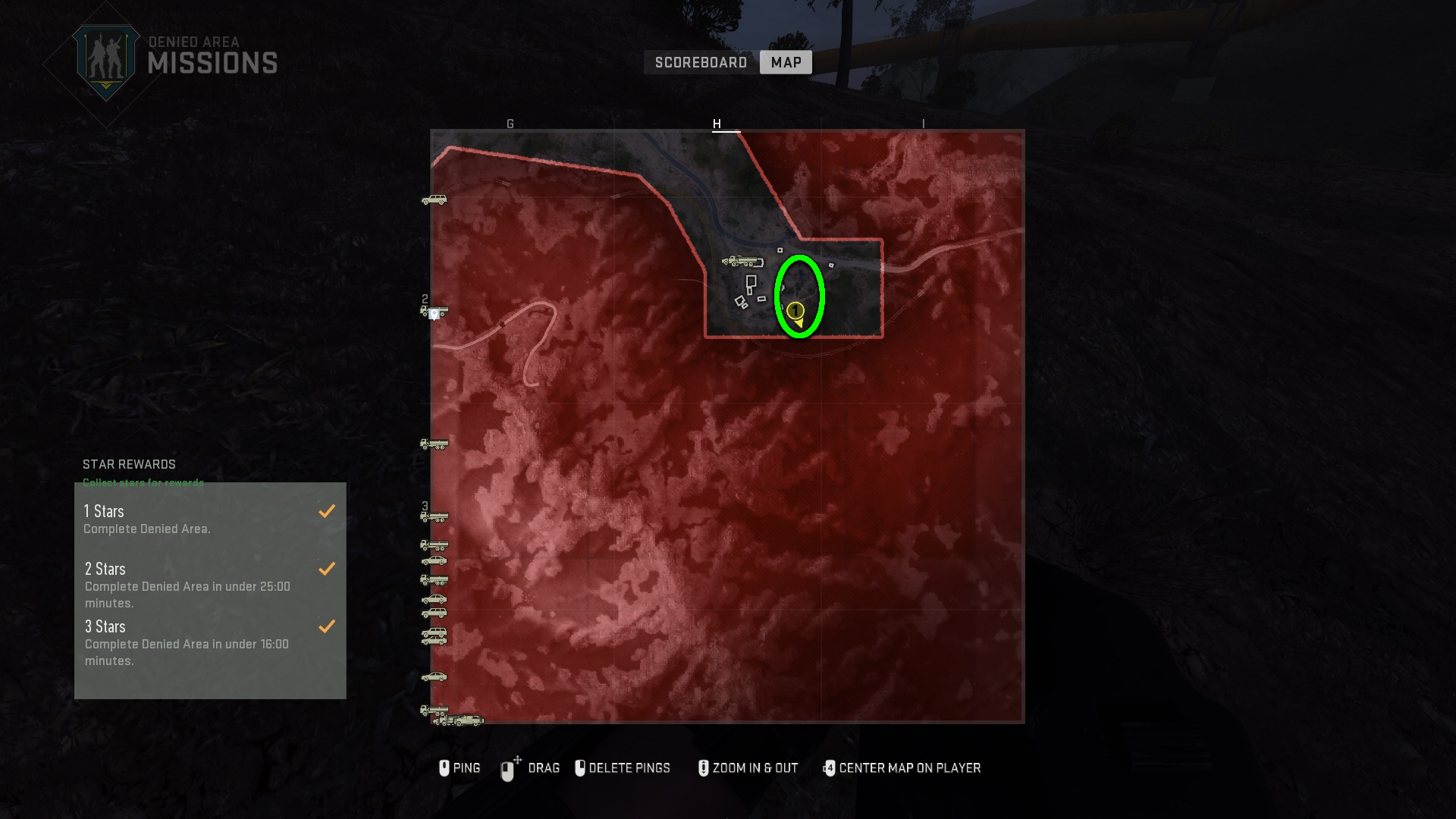The image size is (1456, 819).
Task: Click the white ping marker beside grid row 2
Action: click(x=434, y=313)
